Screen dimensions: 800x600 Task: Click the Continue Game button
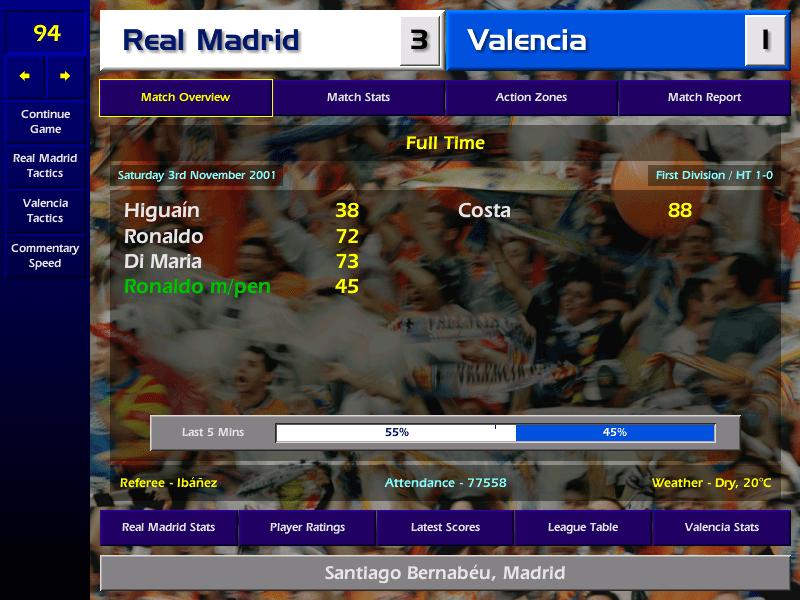[x=45, y=122]
